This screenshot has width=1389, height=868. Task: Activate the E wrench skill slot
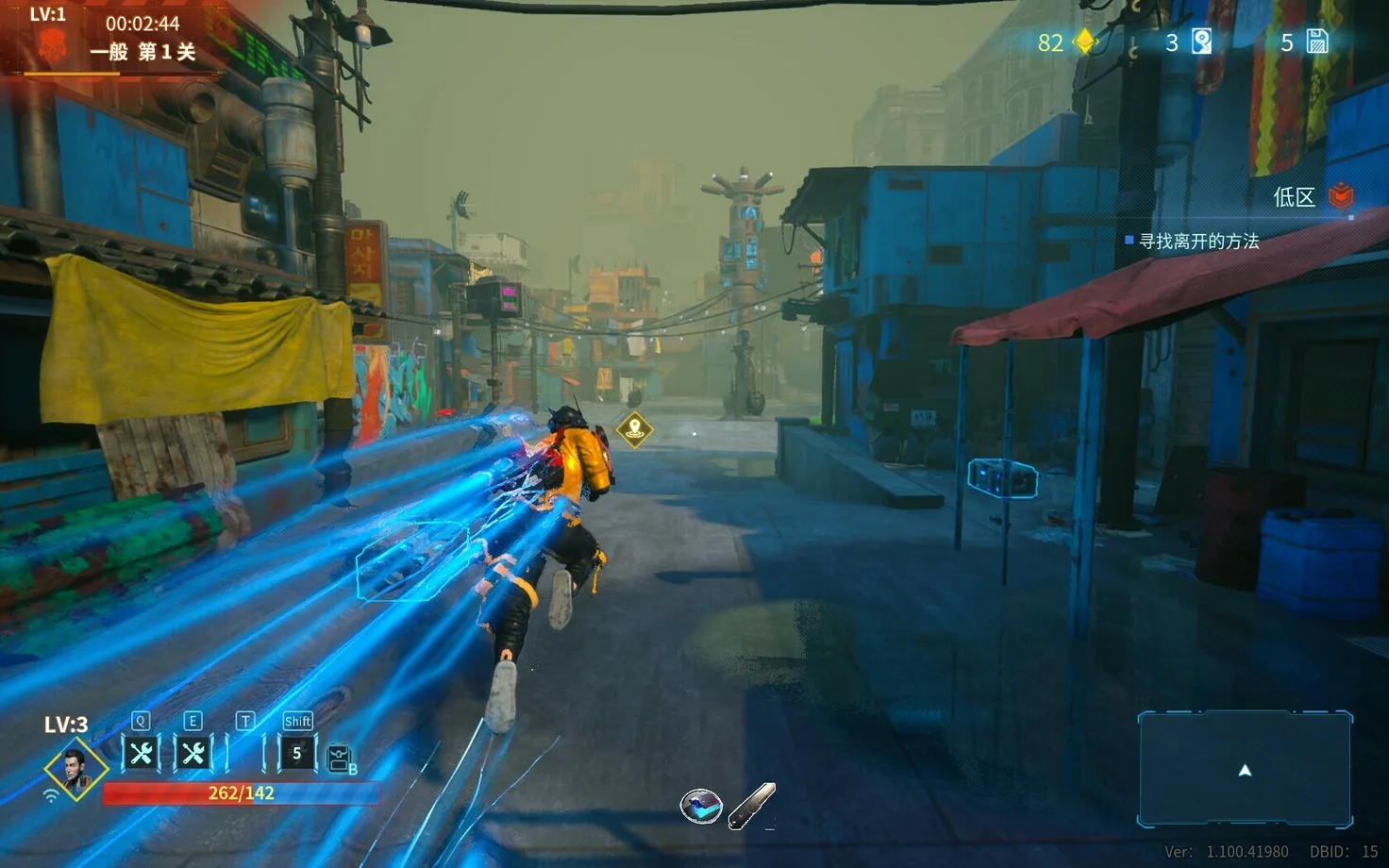(x=193, y=753)
